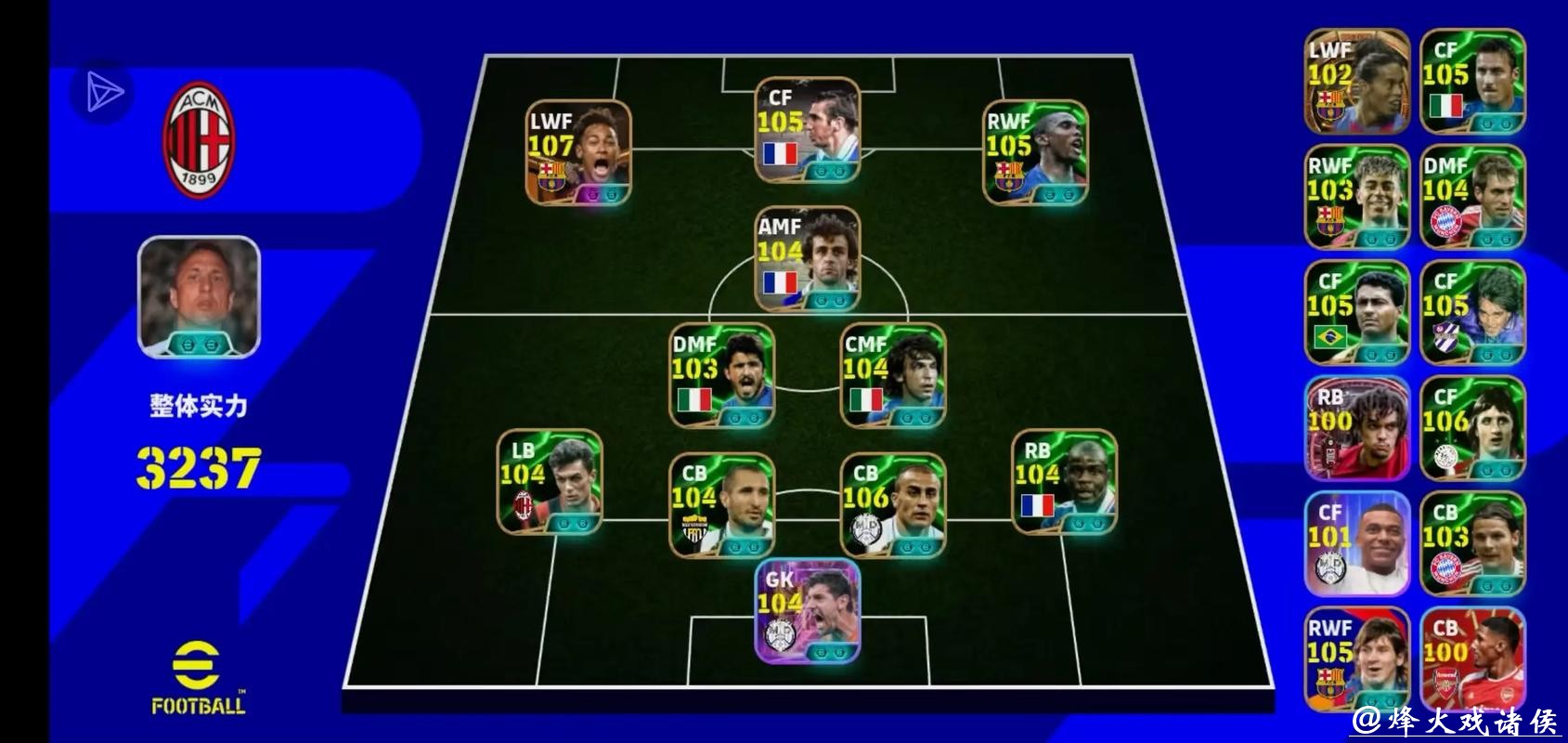This screenshot has width=1568, height=743.
Task: Select the CB 106 defender card
Action: [x=892, y=505]
